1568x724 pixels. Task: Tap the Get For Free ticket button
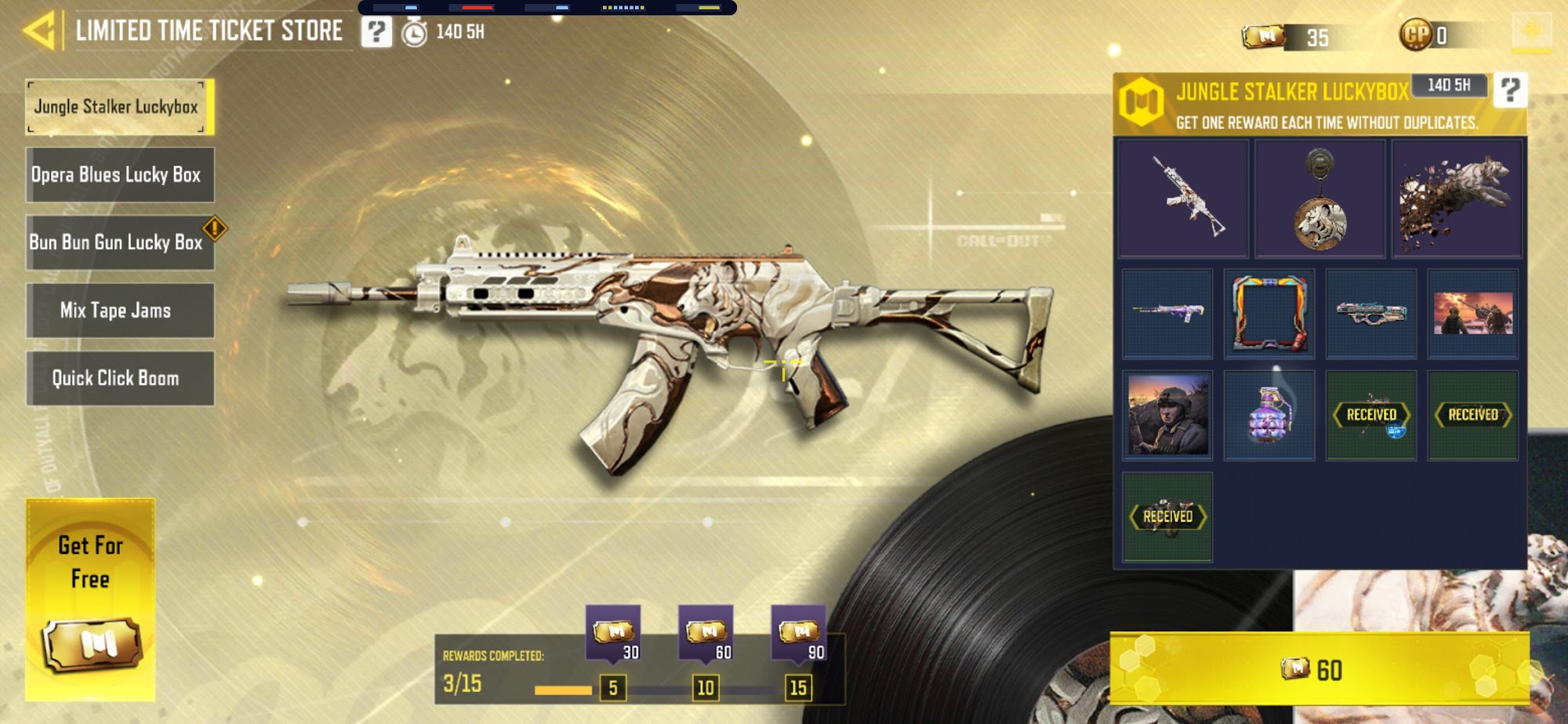click(90, 599)
